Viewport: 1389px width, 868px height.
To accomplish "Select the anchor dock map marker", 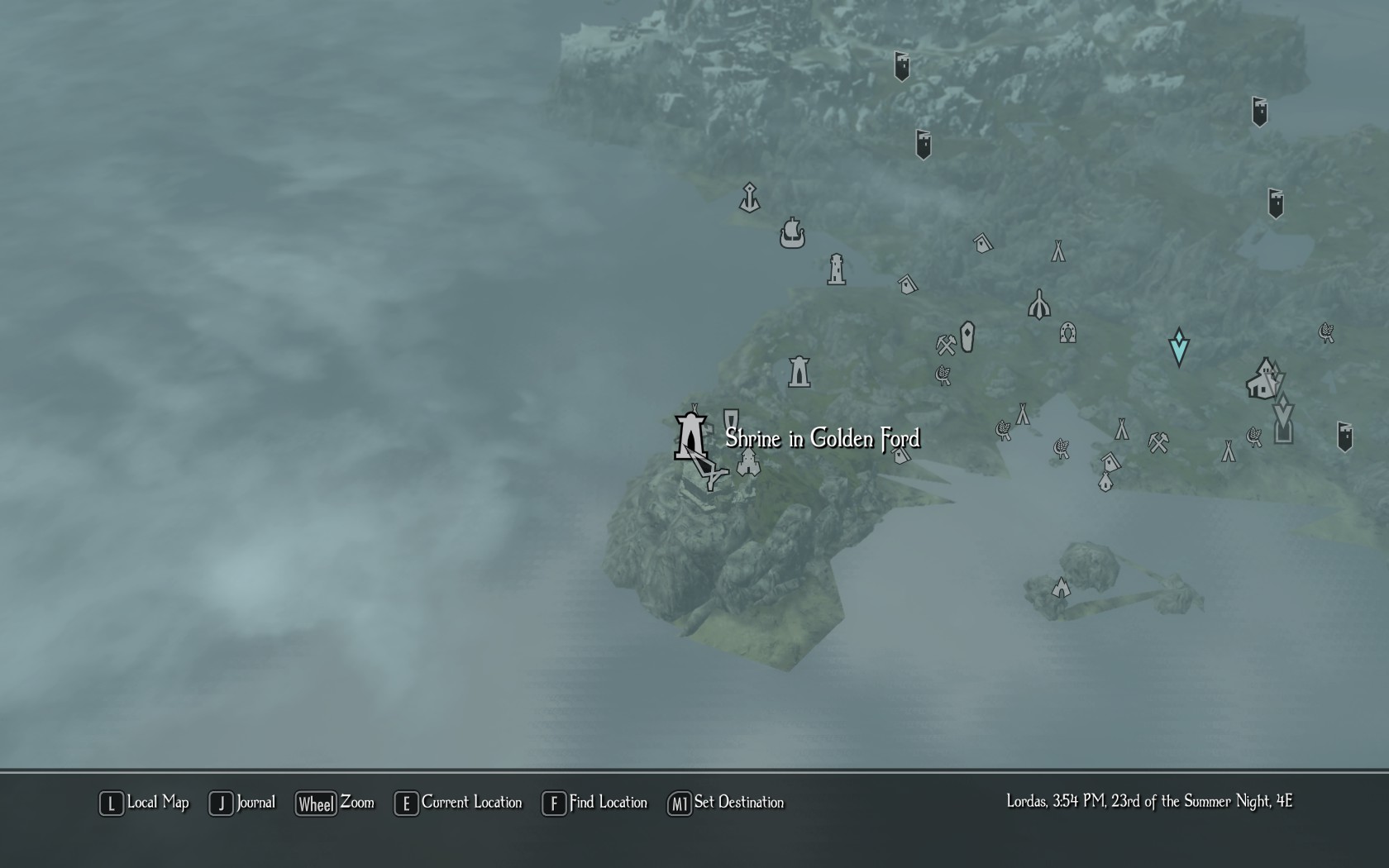I will [749, 198].
